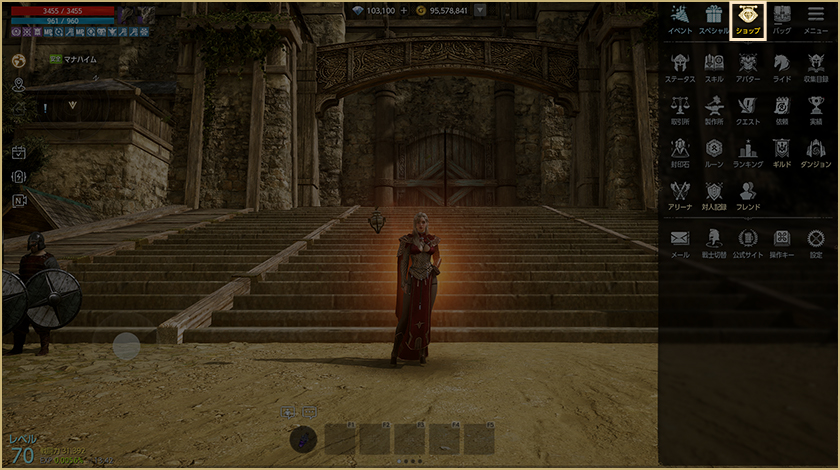Open the フレンド (Friends) list
Image resolution: width=840 pixels, height=470 pixels.
[x=748, y=195]
